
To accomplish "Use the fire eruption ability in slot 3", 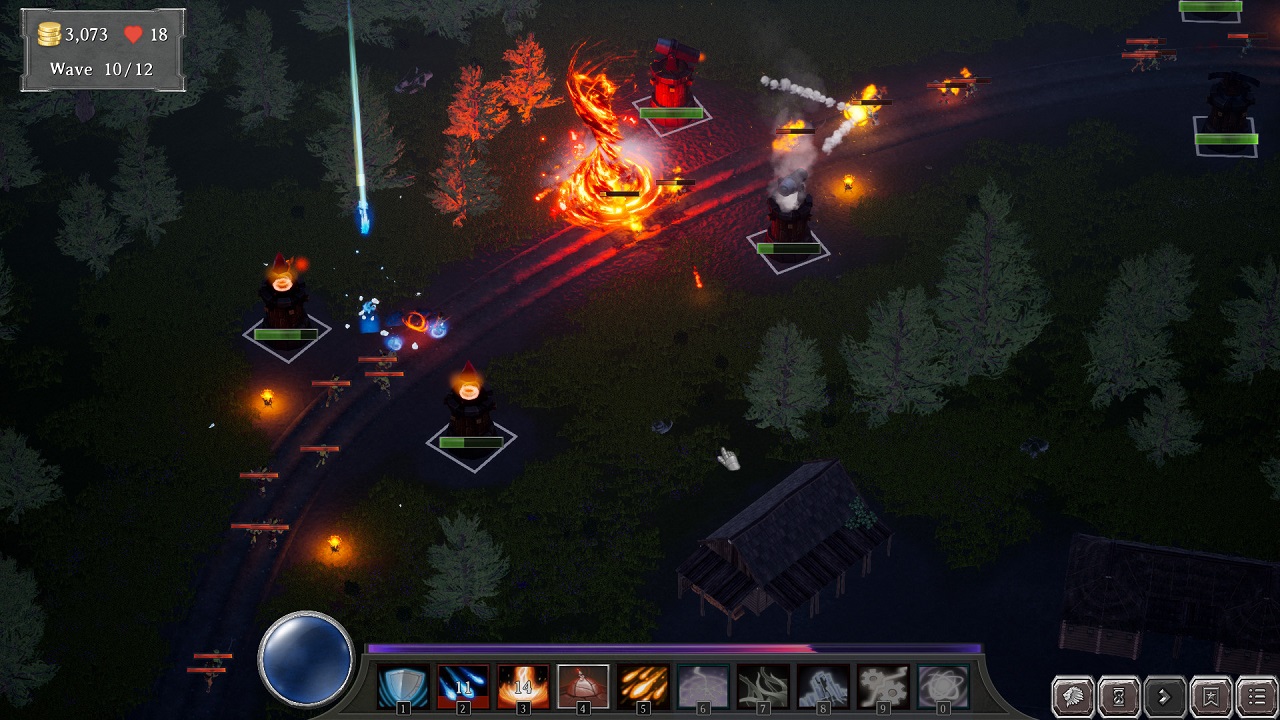I will (x=523, y=687).
